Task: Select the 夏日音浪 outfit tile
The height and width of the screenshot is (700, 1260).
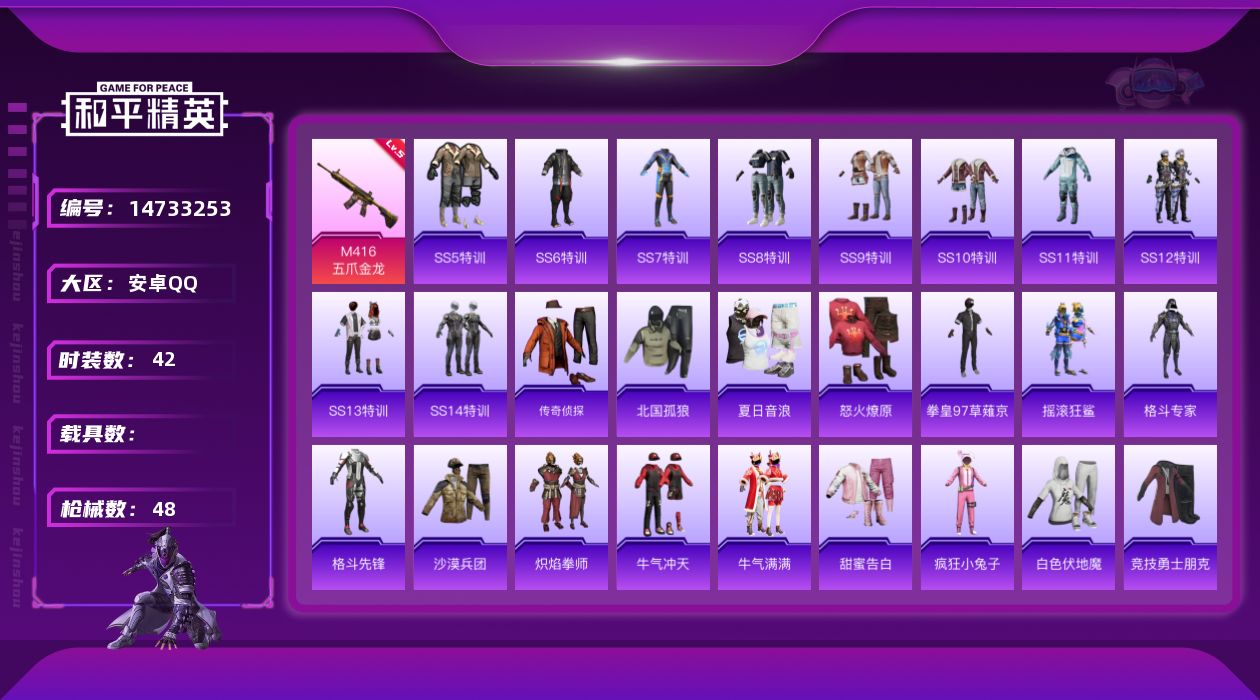Action: pyautogui.click(x=764, y=364)
